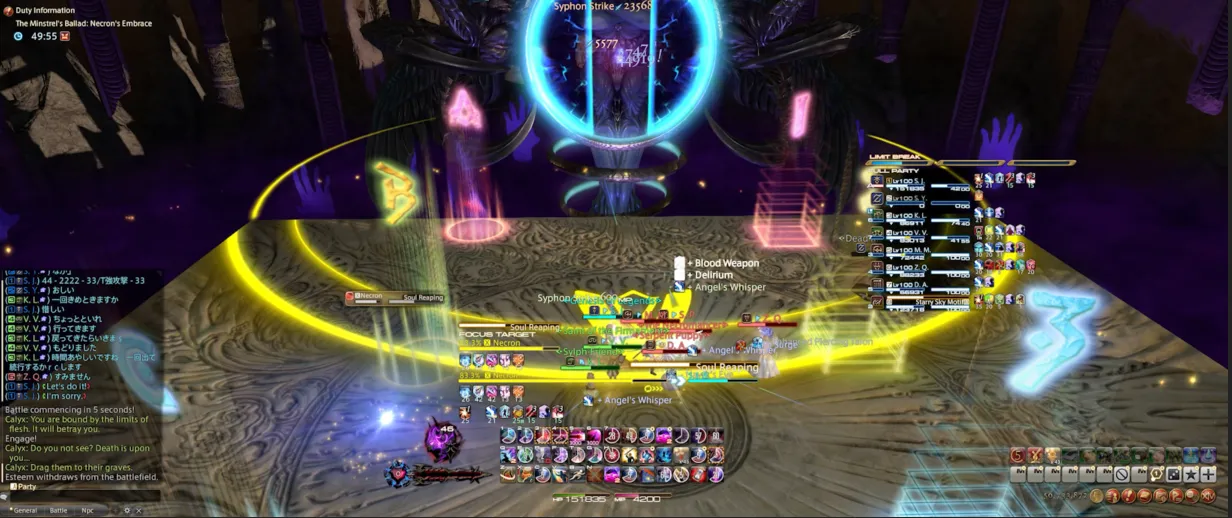Click the Necron enemy list entry
Screen dimensions: 1232x518
(395, 297)
